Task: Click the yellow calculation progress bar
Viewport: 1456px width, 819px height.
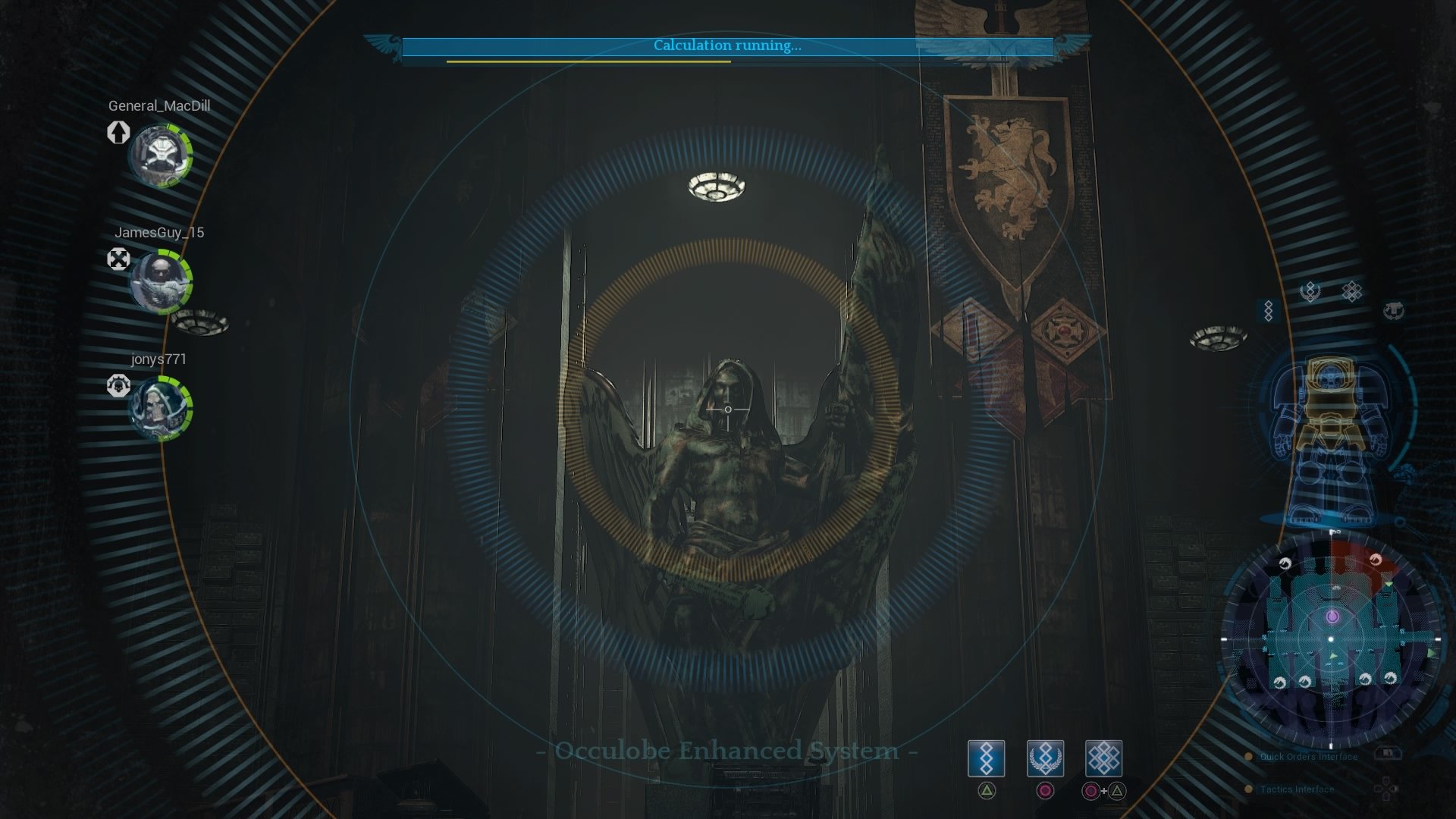Action: coord(590,61)
